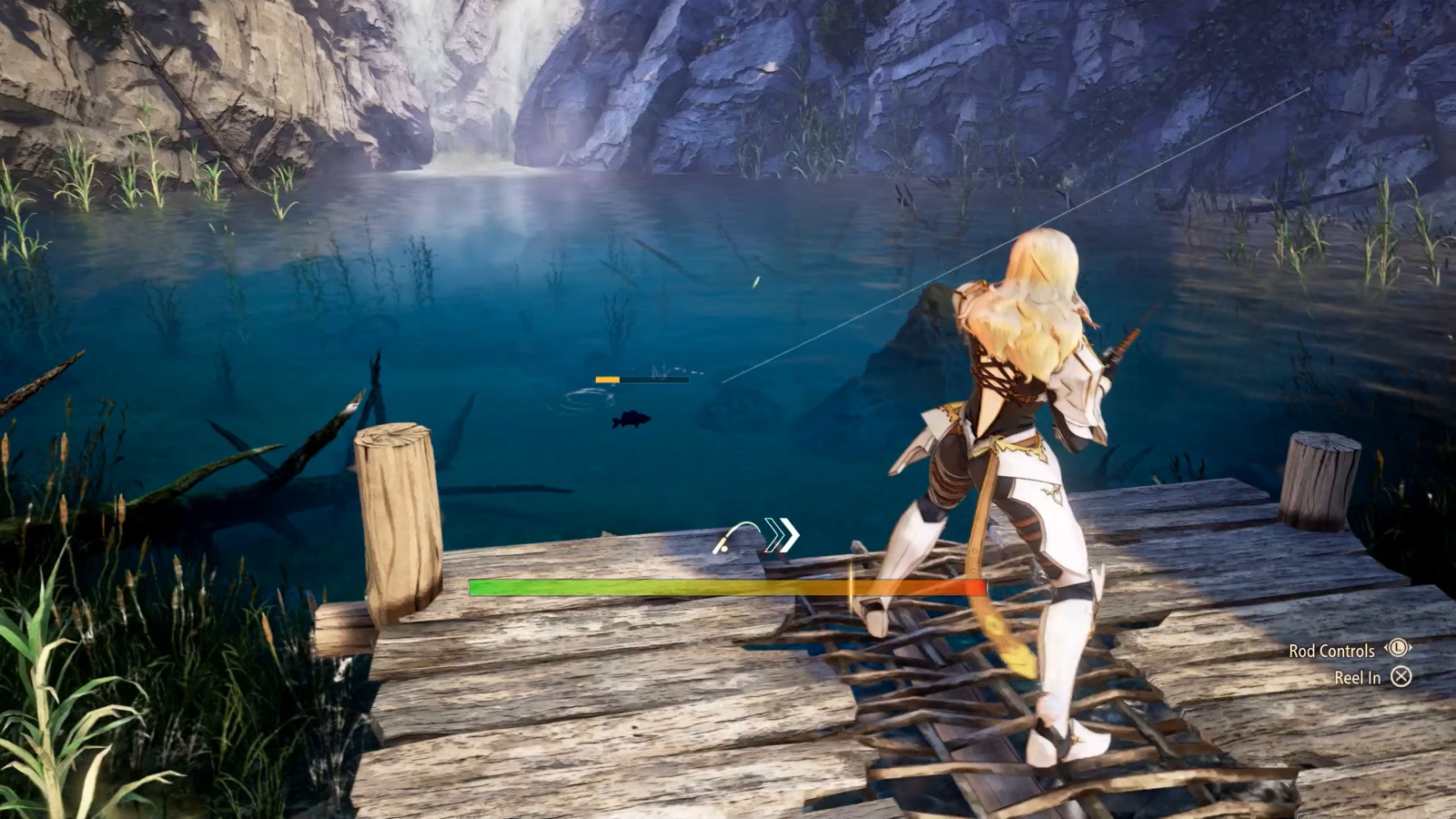The image size is (1456, 819).
Task: Click the yellow fish stamina bar
Action: pos(607,379)
